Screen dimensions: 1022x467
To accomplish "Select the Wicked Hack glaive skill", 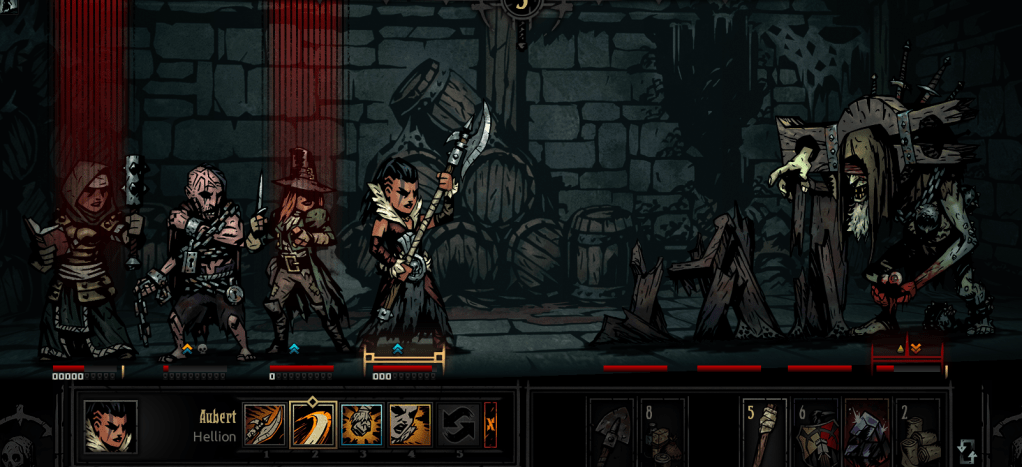I will (x=264, y=424).
